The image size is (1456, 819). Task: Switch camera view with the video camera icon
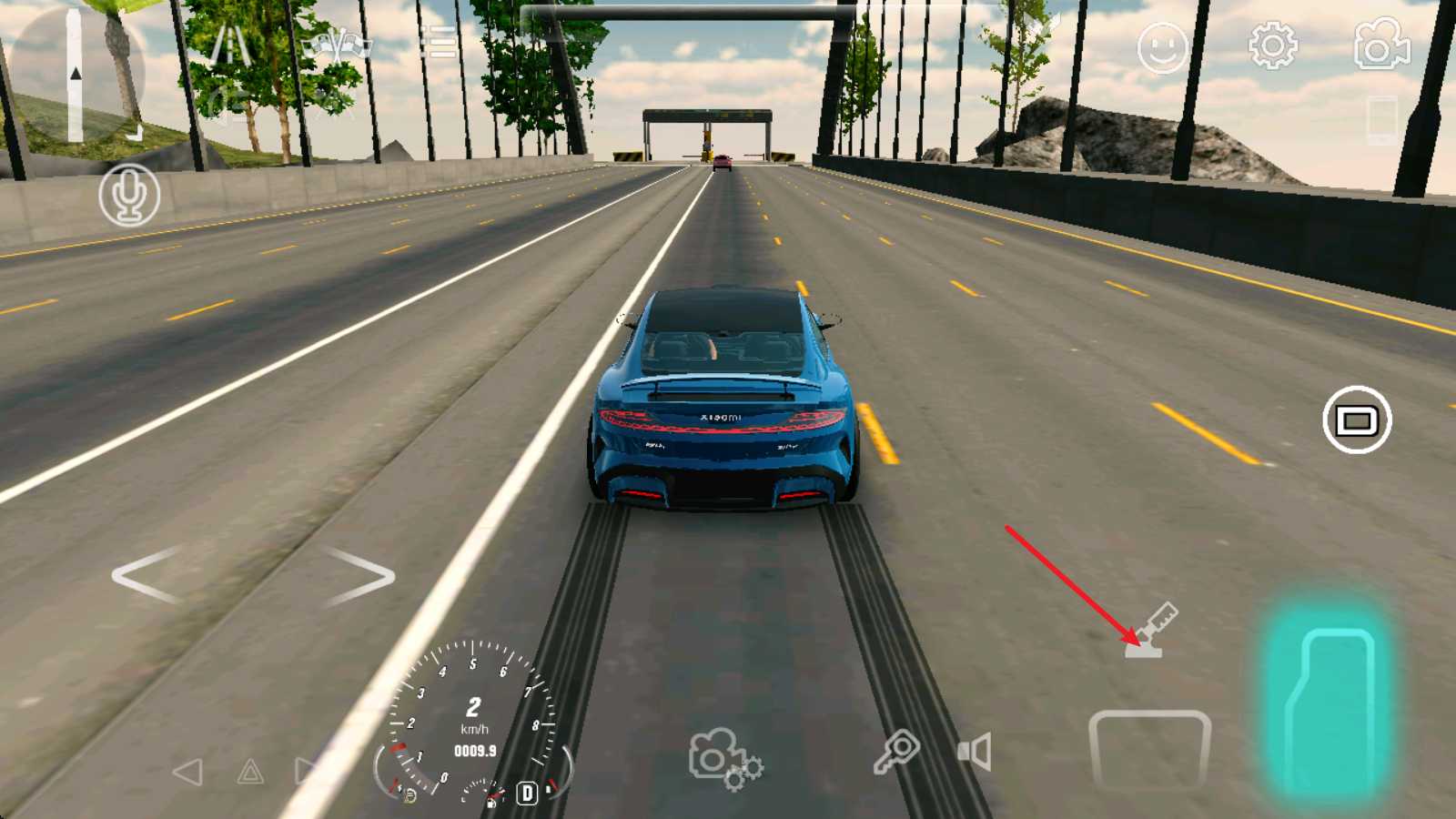1381,44
